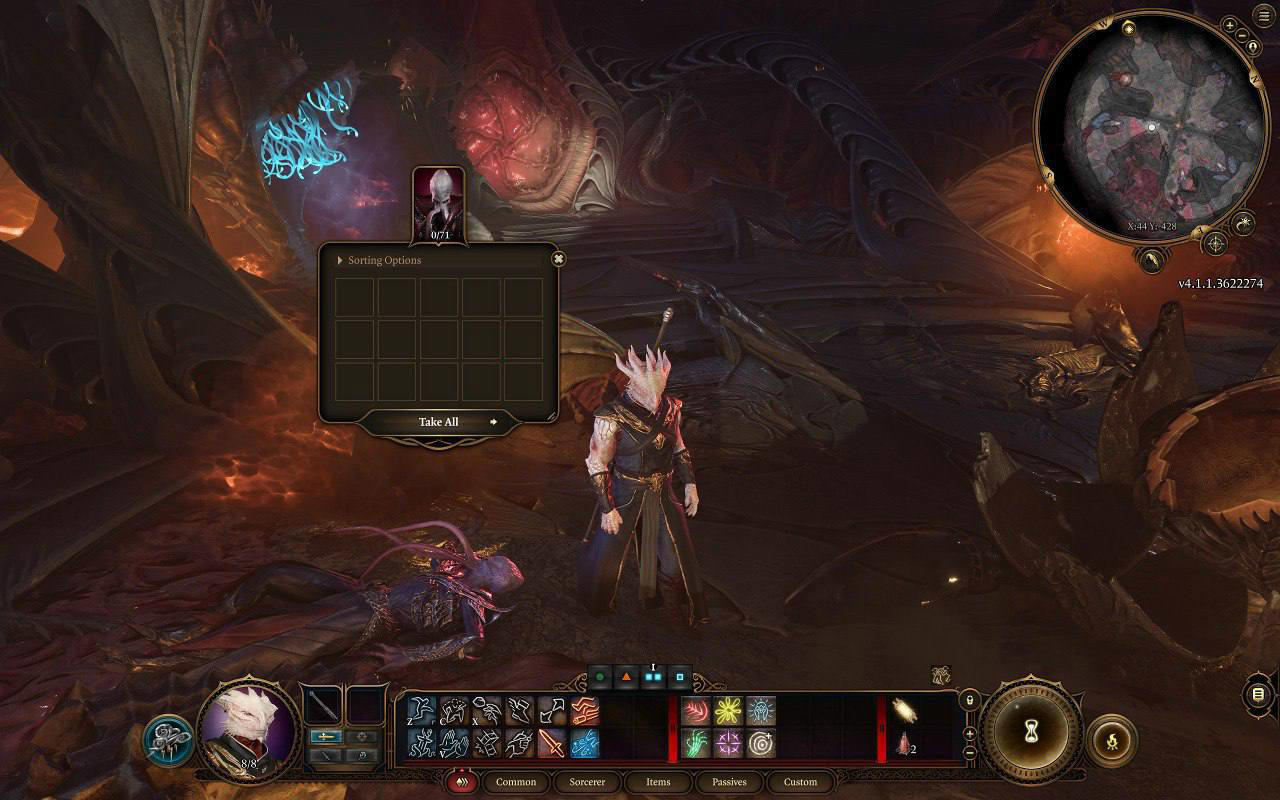Switch to the Sorcerer hotbar tab
The image size is (1280, 800).
587,782
